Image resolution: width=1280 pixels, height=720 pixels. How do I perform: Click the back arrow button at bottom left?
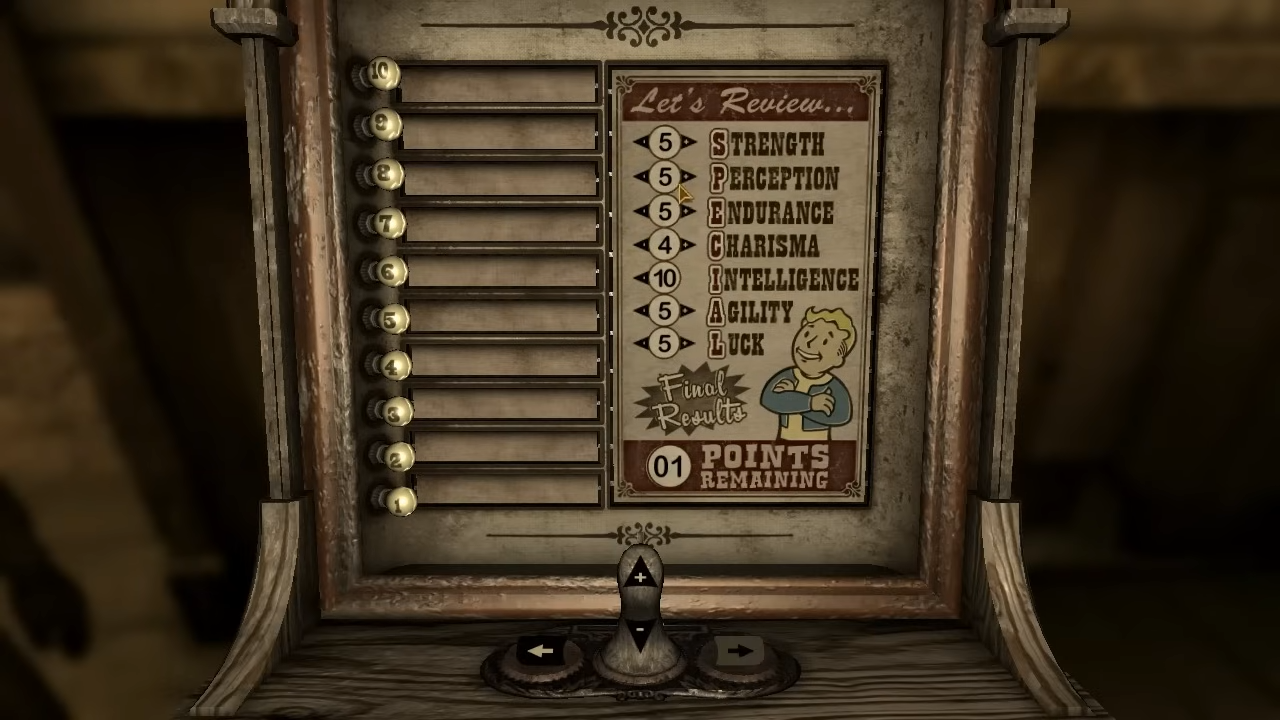(540, 651)
